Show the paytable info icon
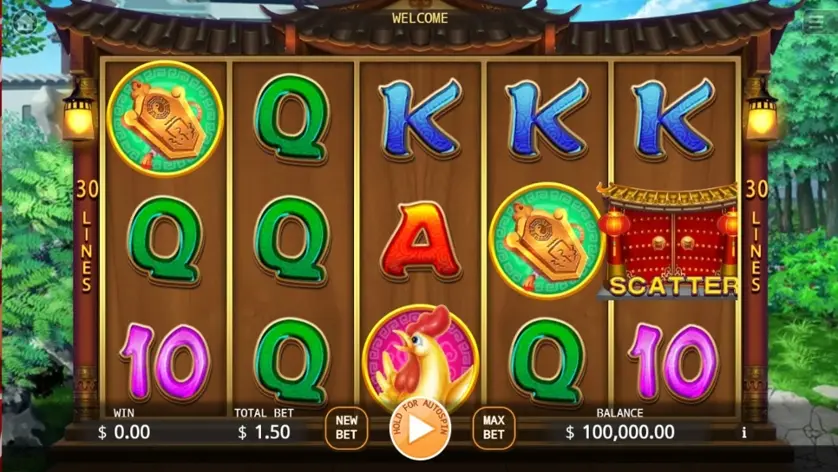 744,433
